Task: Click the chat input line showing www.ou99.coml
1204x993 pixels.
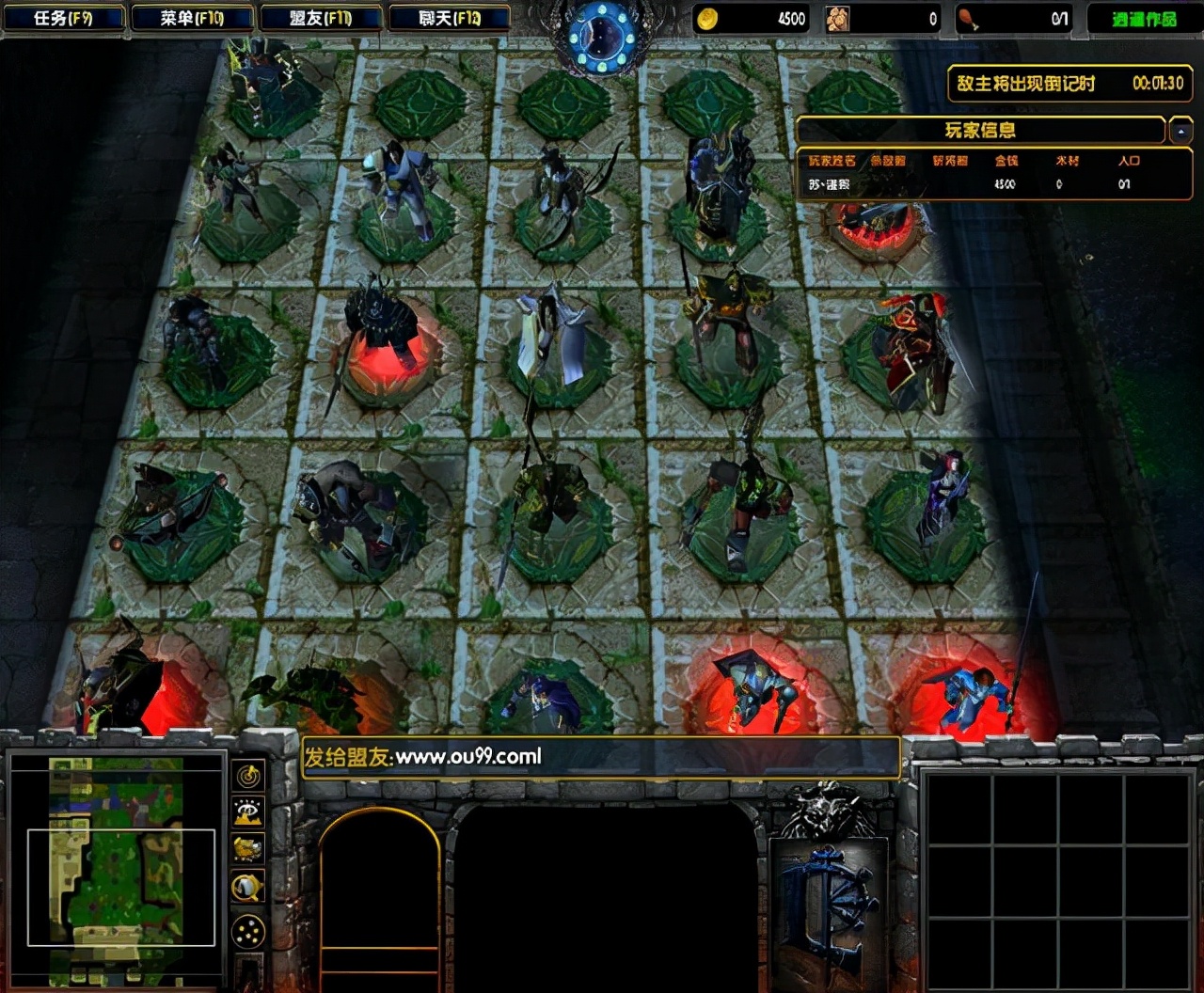Action: 602,755
